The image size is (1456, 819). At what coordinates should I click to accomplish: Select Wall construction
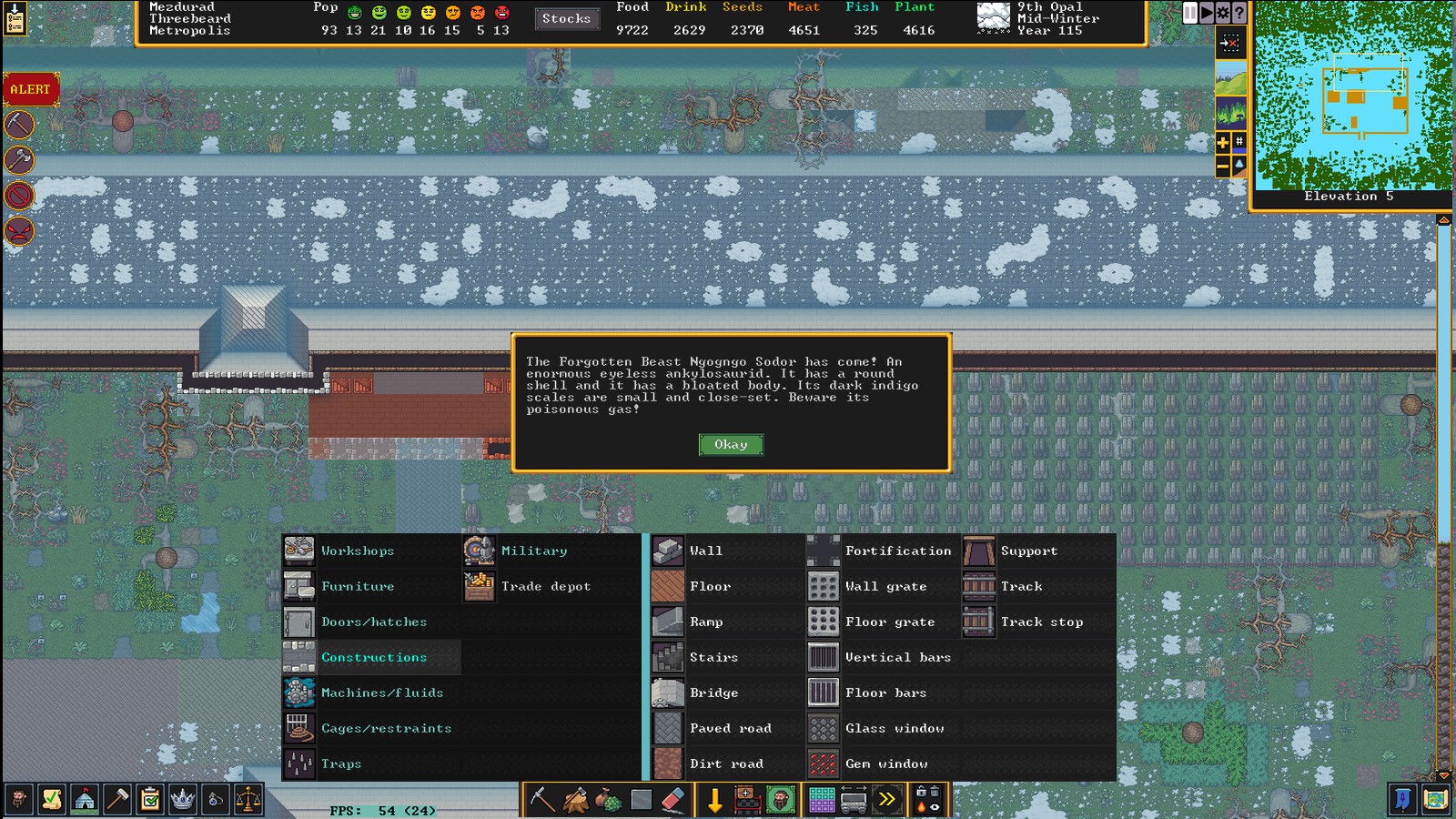pos(705,551)
